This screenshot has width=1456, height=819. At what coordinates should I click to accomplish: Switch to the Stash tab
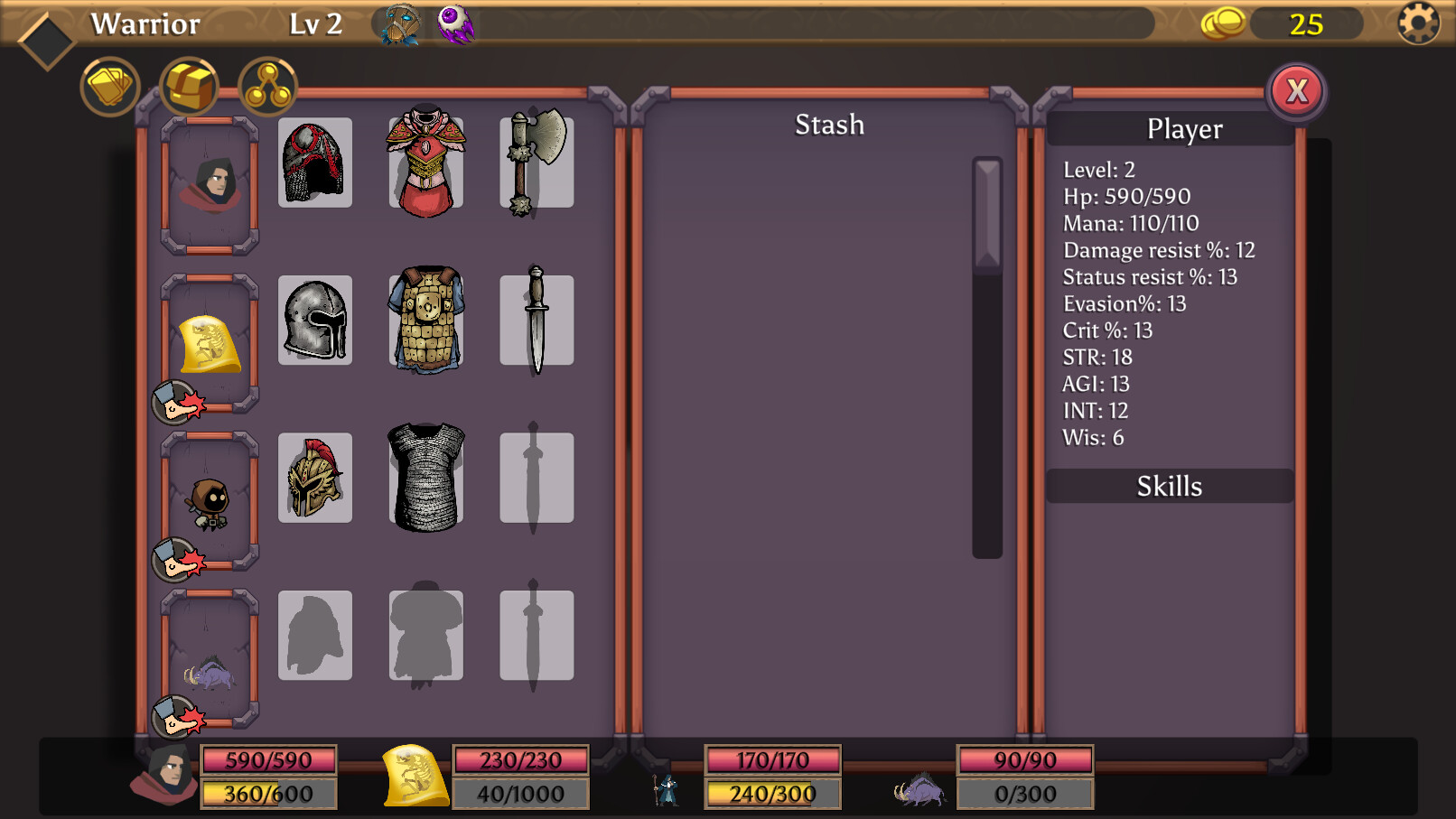(x=828, y=125)
